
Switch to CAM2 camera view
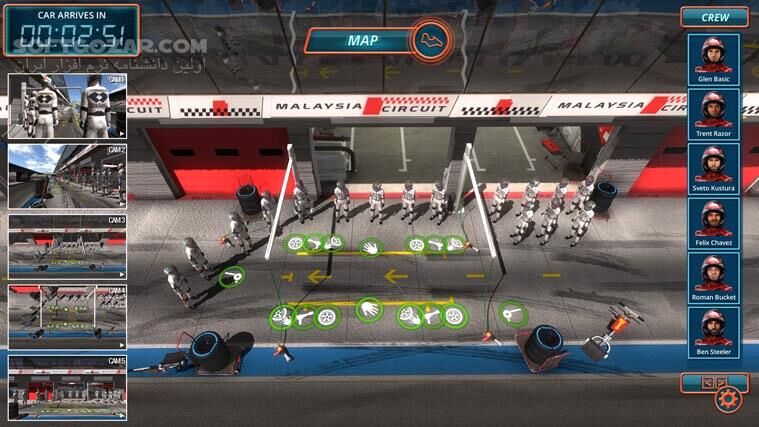tap(67, 176)
